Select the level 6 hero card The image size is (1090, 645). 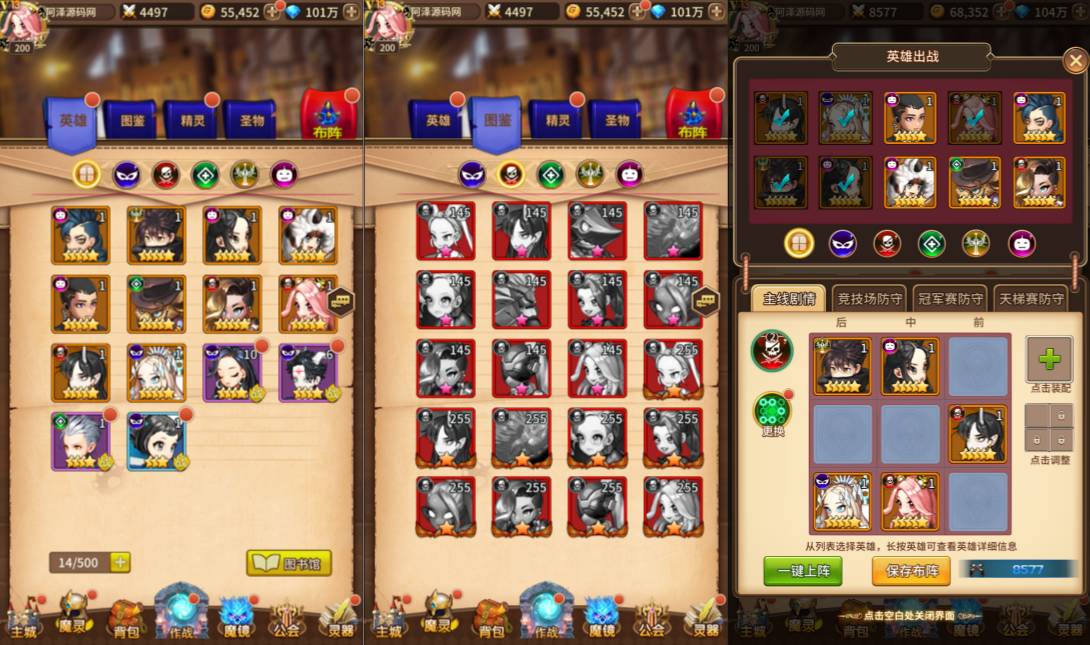pyautogui.click(x=309, y=372)
